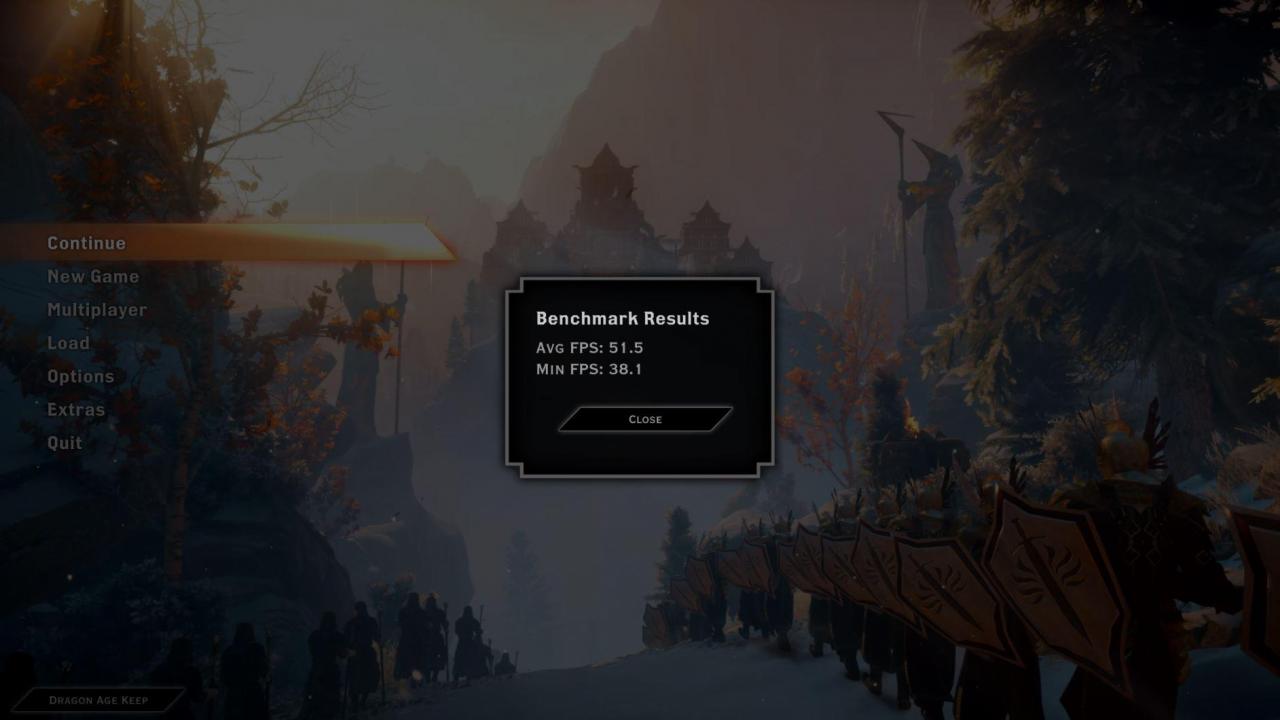Open the Multiplayer menu option
The image size is (1280, 720).
point(97,310)
